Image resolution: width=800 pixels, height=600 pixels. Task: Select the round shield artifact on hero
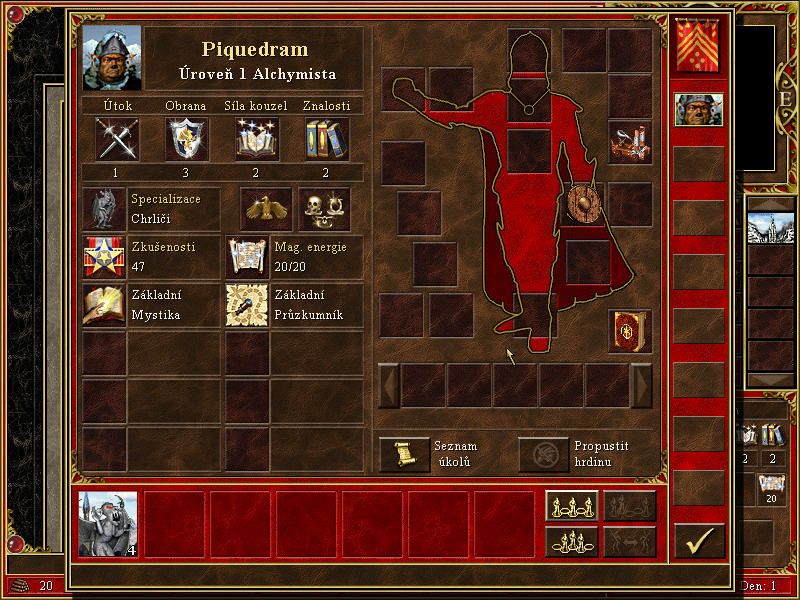pos(583,203)
